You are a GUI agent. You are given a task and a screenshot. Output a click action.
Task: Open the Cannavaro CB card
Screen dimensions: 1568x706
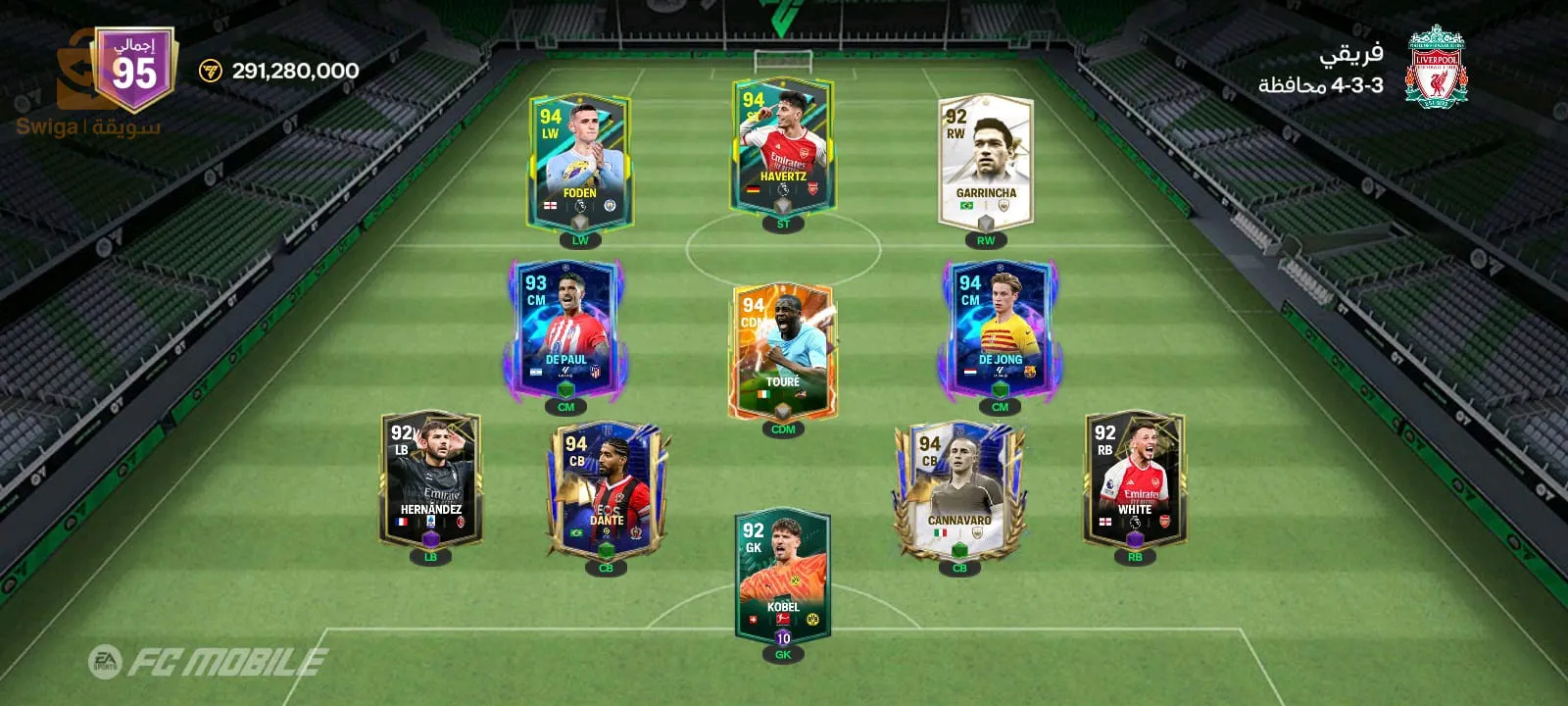(x=959, y=489)
